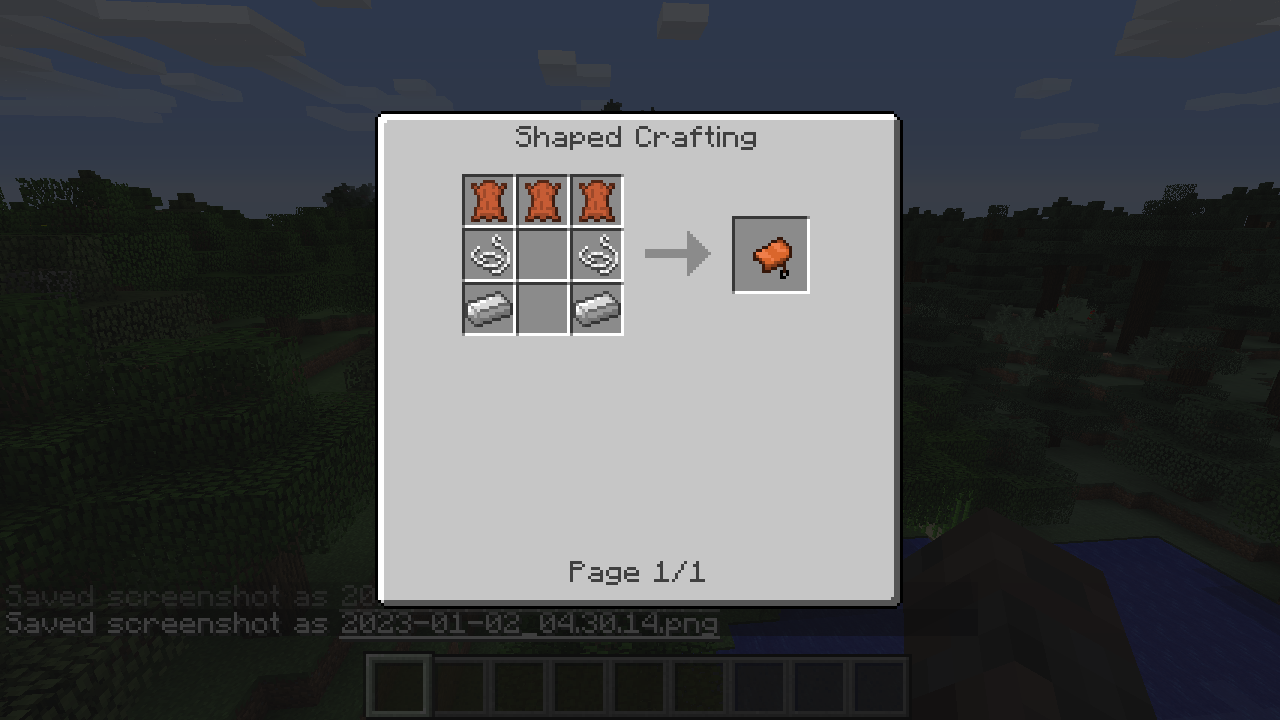Select the string in the middle-right slot
The width and height of the screenshot is (1280, 720).
coord(596,254)
